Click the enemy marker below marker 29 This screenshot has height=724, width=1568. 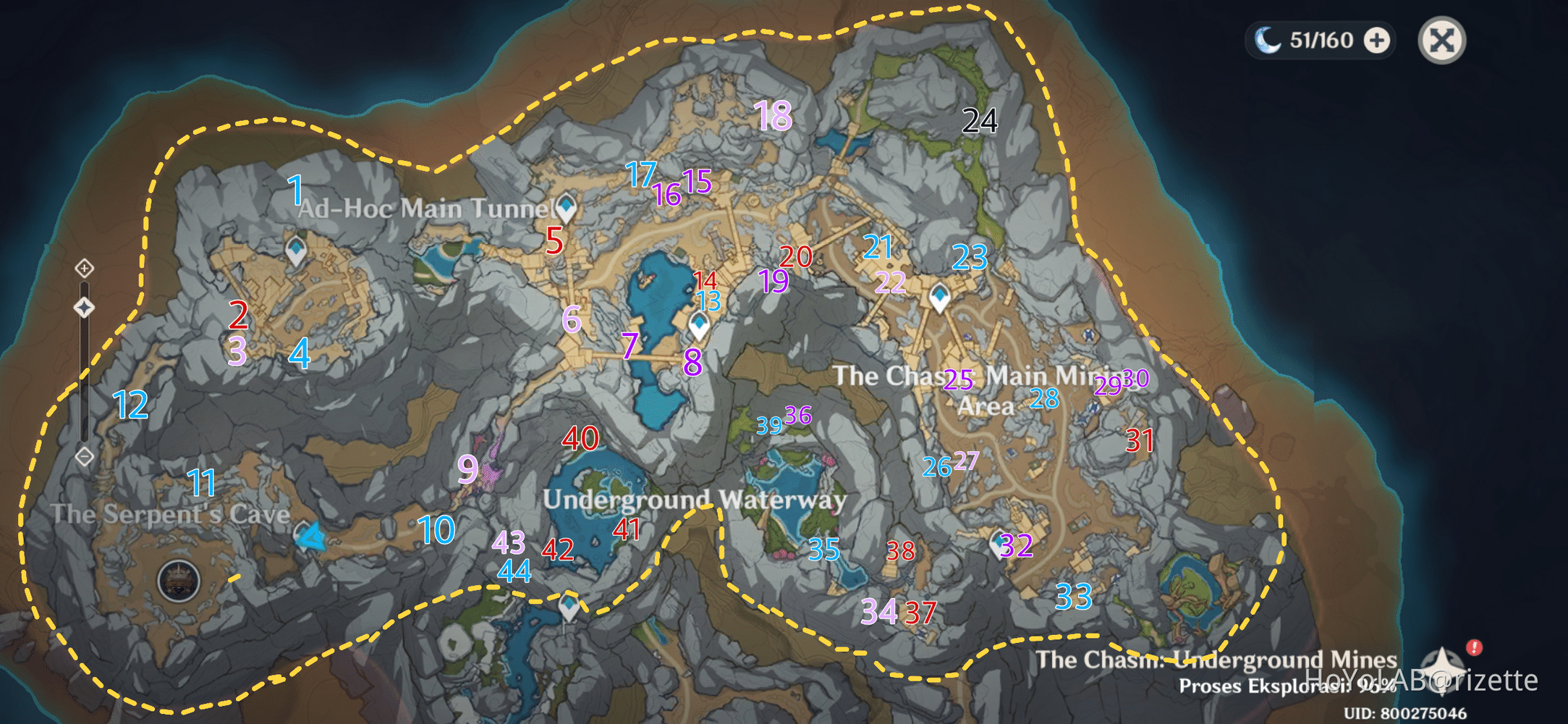click(x=1093, y=408)
